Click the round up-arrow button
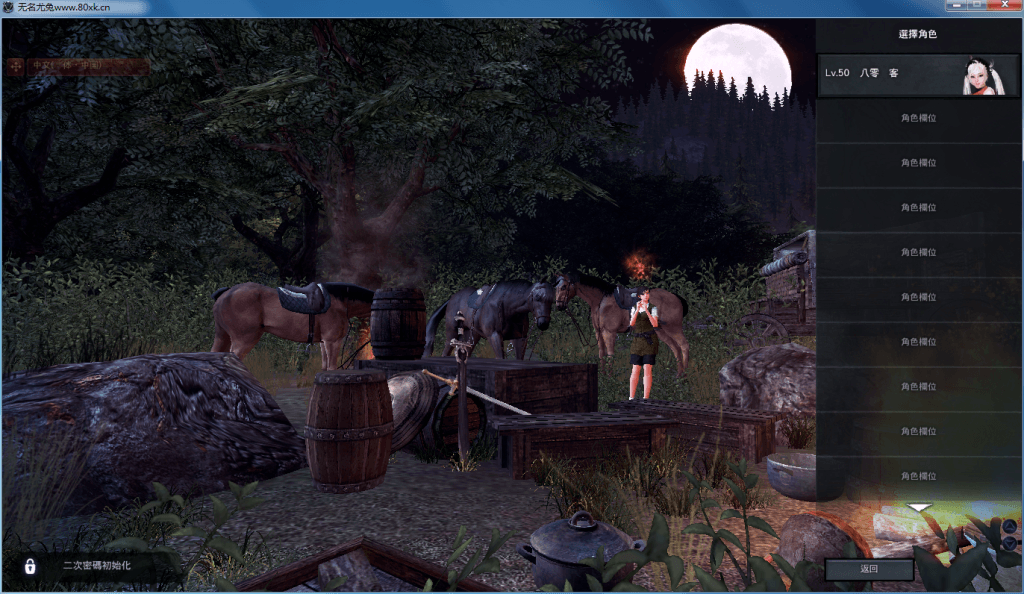 click(1009, 526)
